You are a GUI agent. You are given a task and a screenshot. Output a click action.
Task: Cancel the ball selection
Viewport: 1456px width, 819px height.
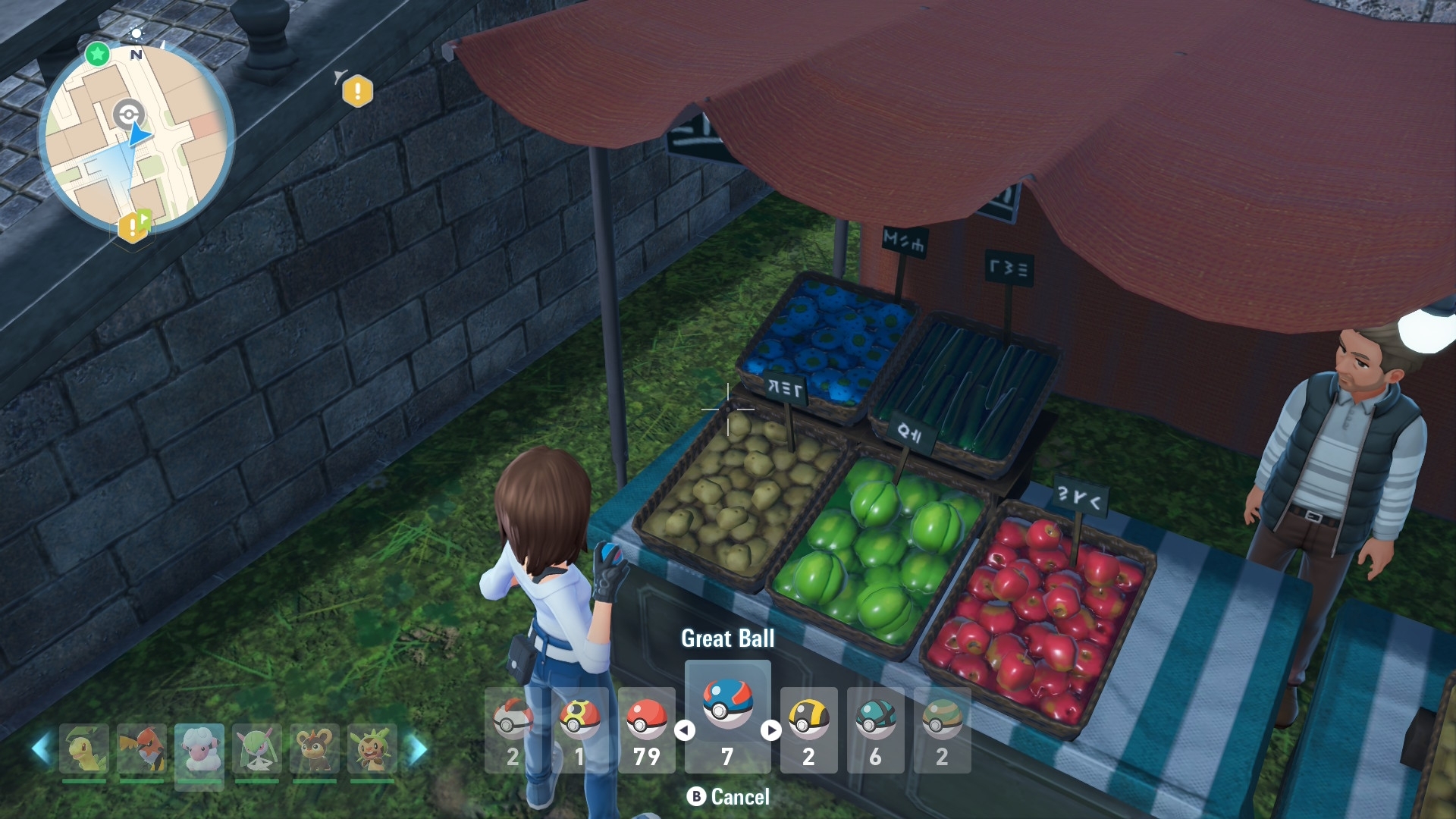pos(728,797)
